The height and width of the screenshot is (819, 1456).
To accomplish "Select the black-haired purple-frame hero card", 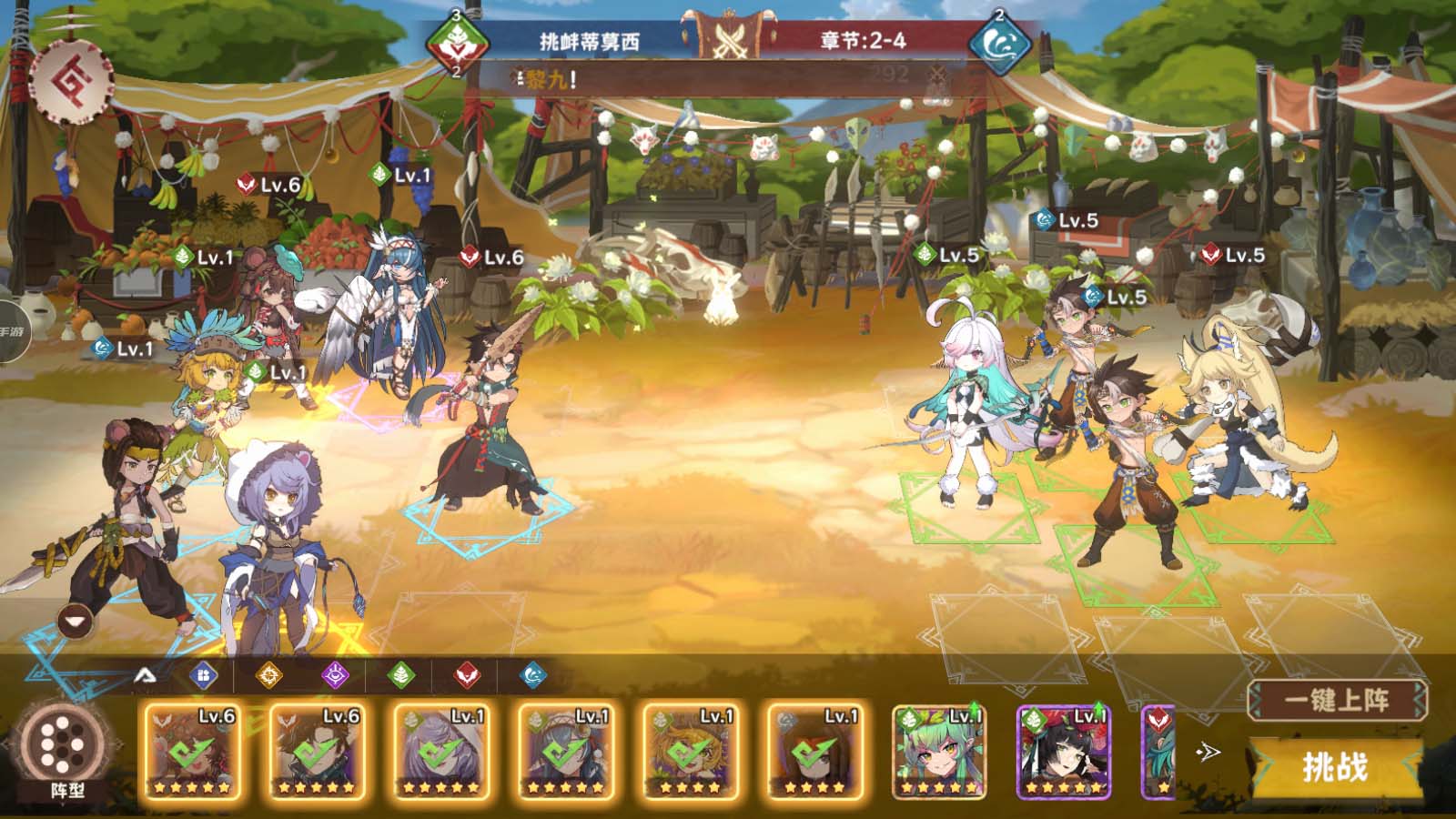I will pos(1064,752).
